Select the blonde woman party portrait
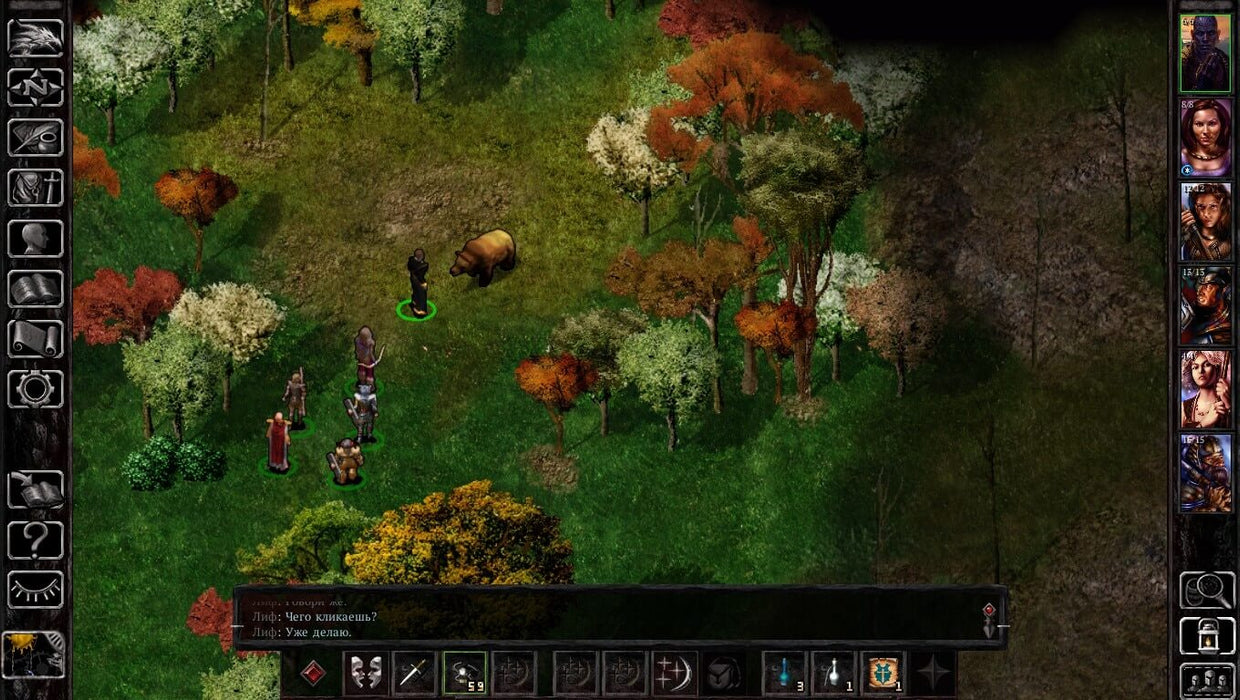 pos(1205,389)
